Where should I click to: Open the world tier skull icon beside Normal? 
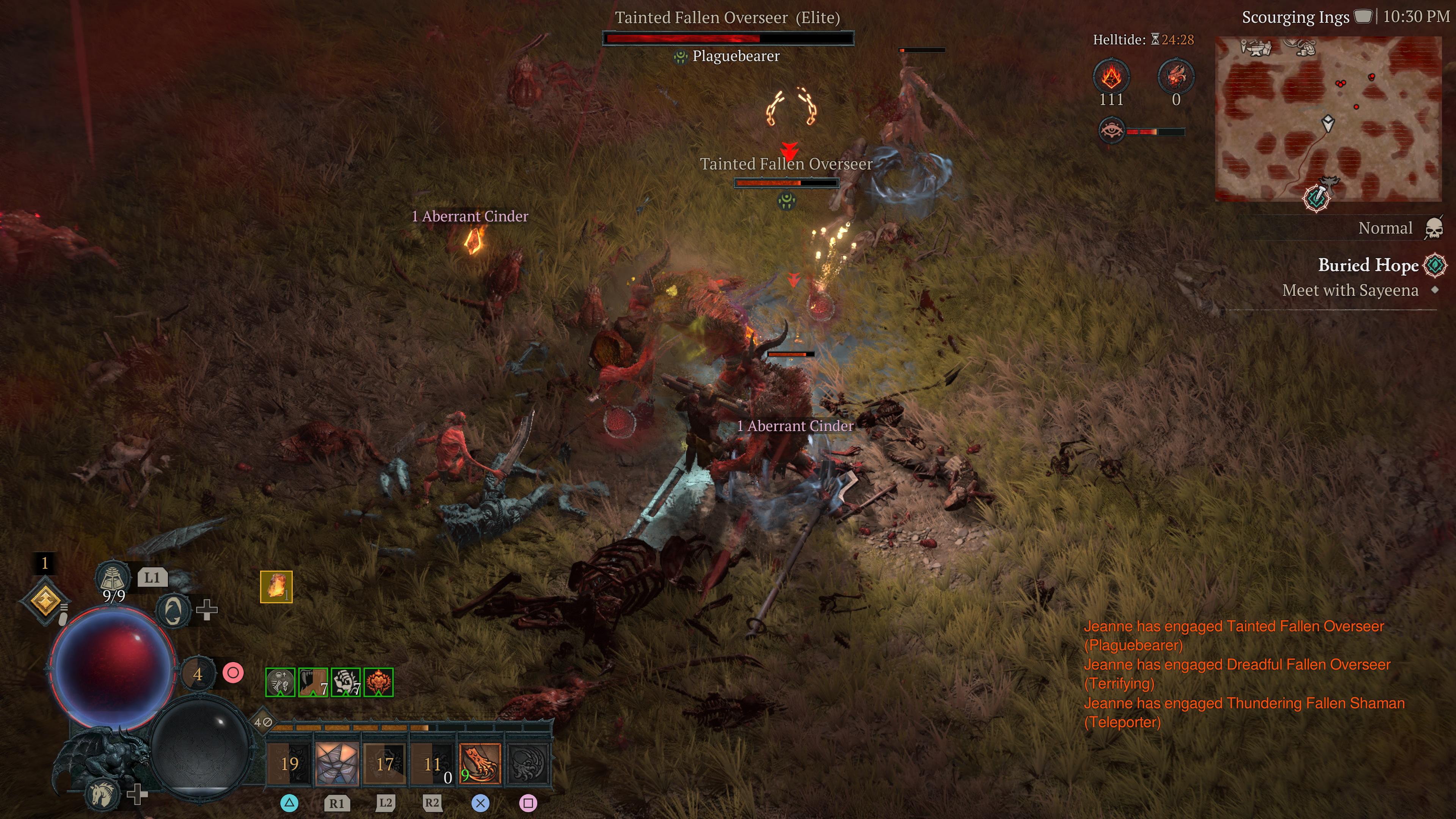(1436, 227)
